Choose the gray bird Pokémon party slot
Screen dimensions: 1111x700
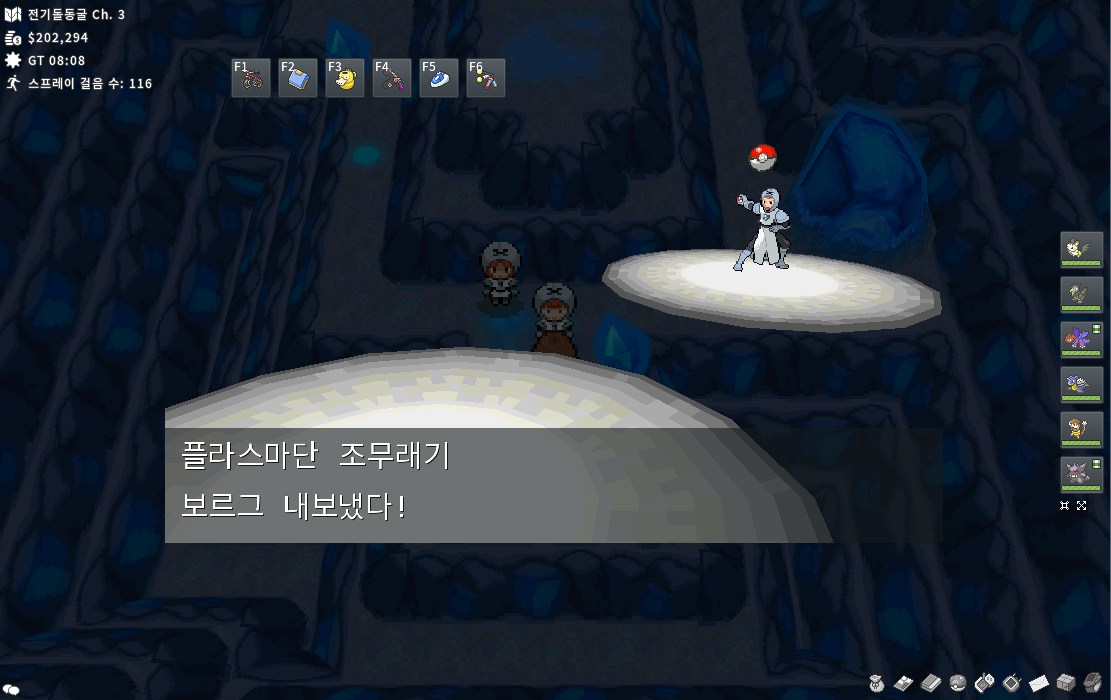(x=1081, y=295)
